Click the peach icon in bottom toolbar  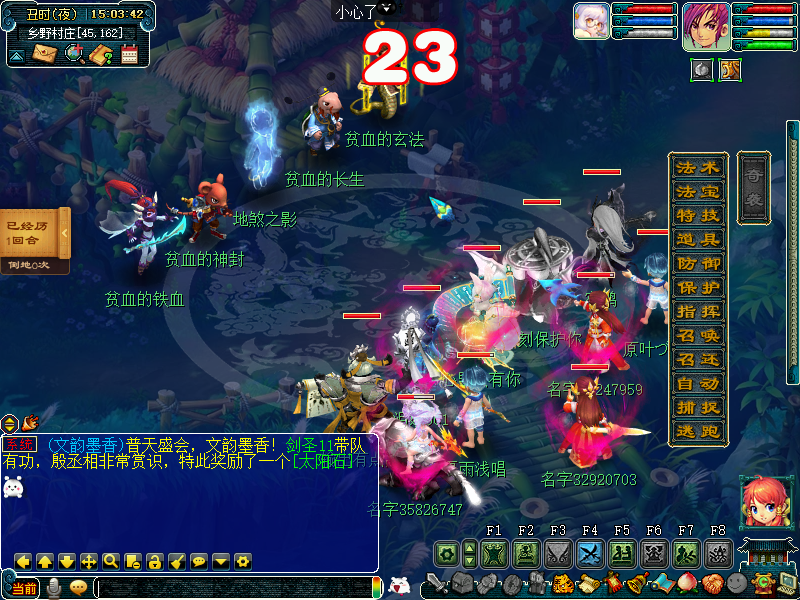coord(688,583)
